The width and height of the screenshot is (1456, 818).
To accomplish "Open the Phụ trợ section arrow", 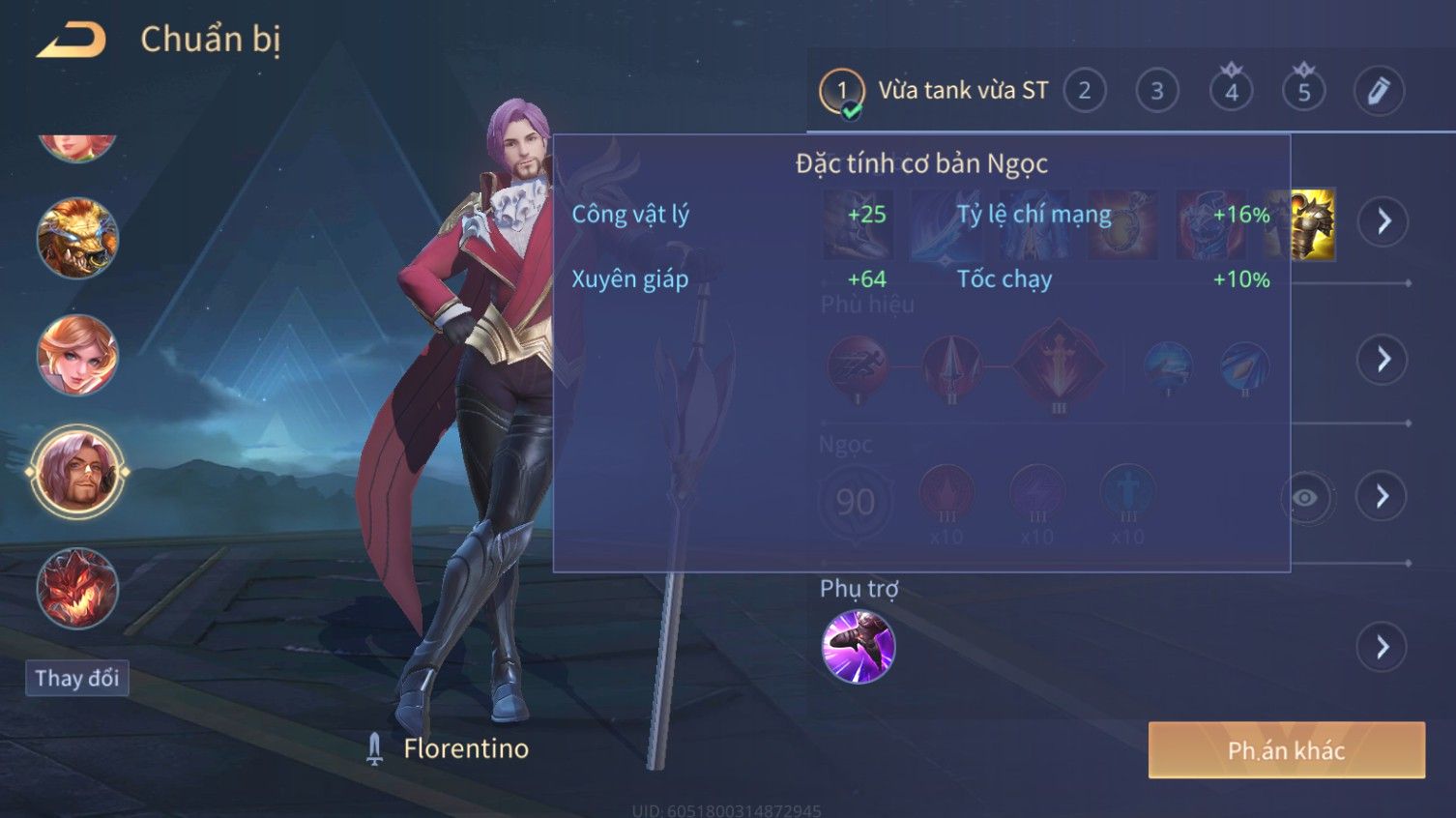I will click(x=1383, y=647).
